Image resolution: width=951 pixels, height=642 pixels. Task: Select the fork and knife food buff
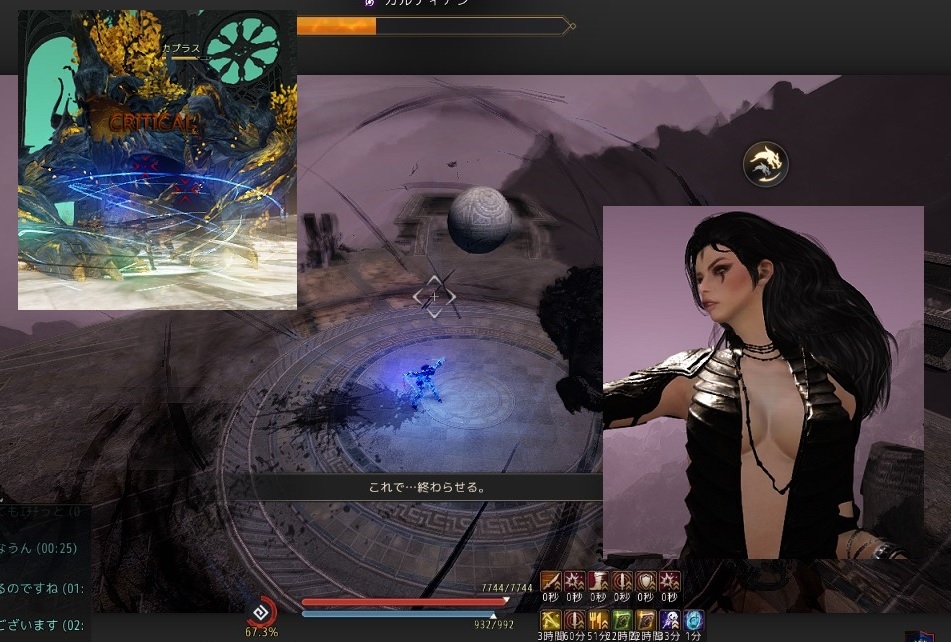598,621
